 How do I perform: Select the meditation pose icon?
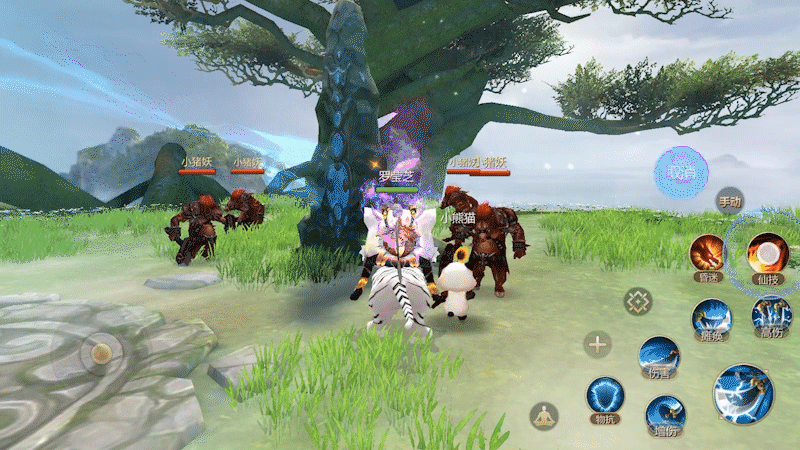tap(544, 415)
